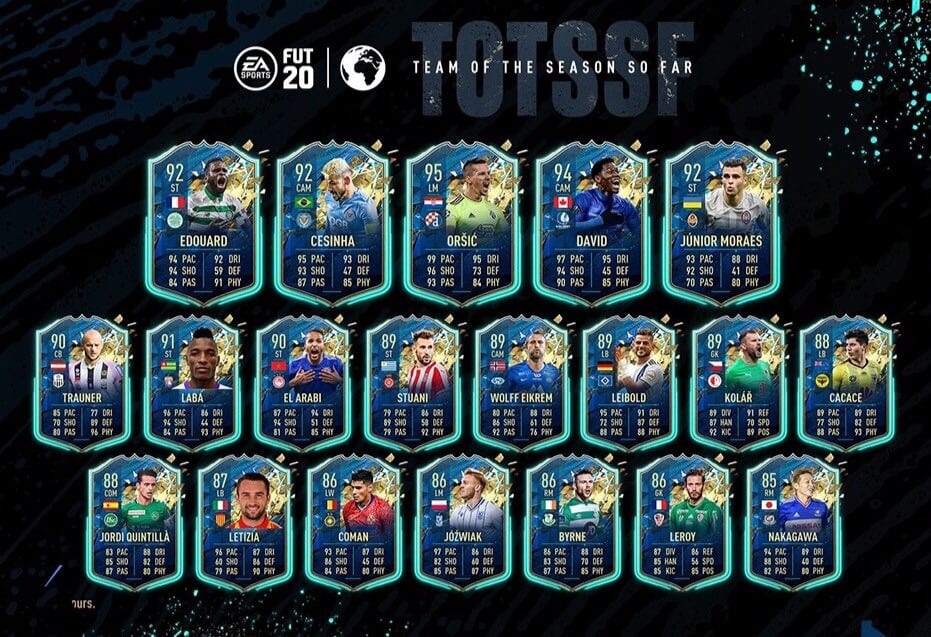
Task: Open the Letizia player card
Action: click(x=244, y=520)
